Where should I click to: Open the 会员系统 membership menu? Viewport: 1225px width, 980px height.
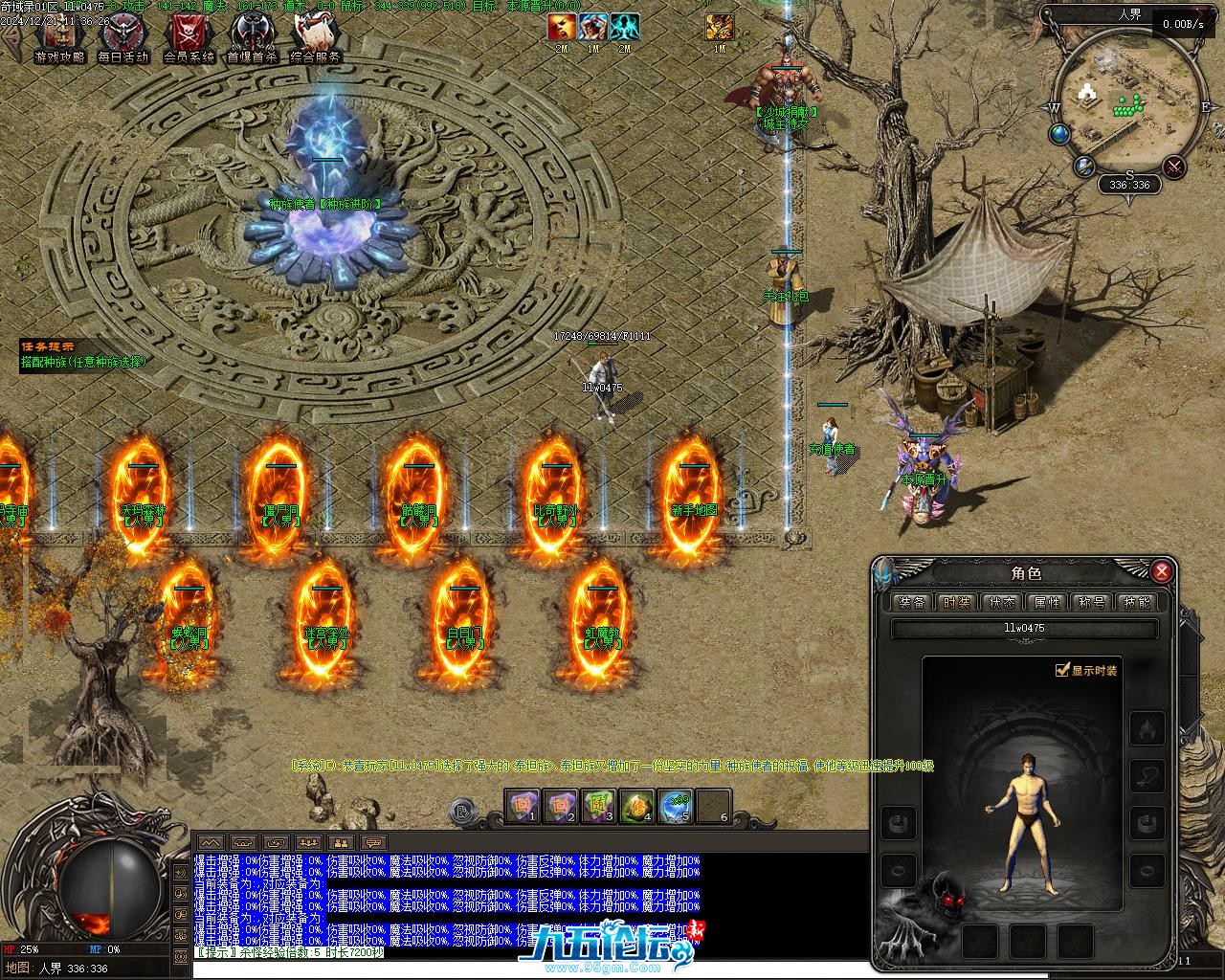point(189,36)
